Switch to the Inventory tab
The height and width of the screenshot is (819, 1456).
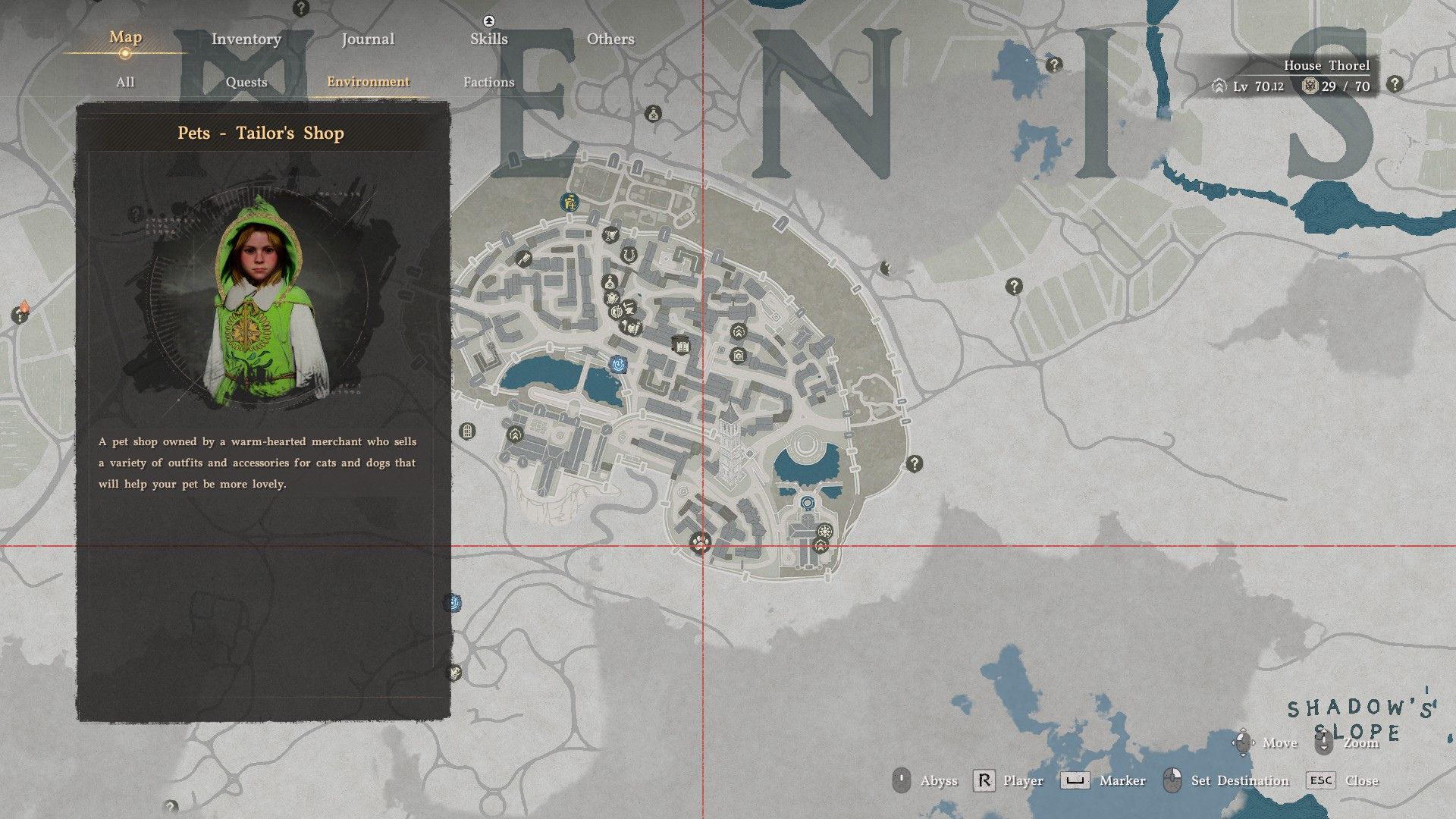point(246,39)
